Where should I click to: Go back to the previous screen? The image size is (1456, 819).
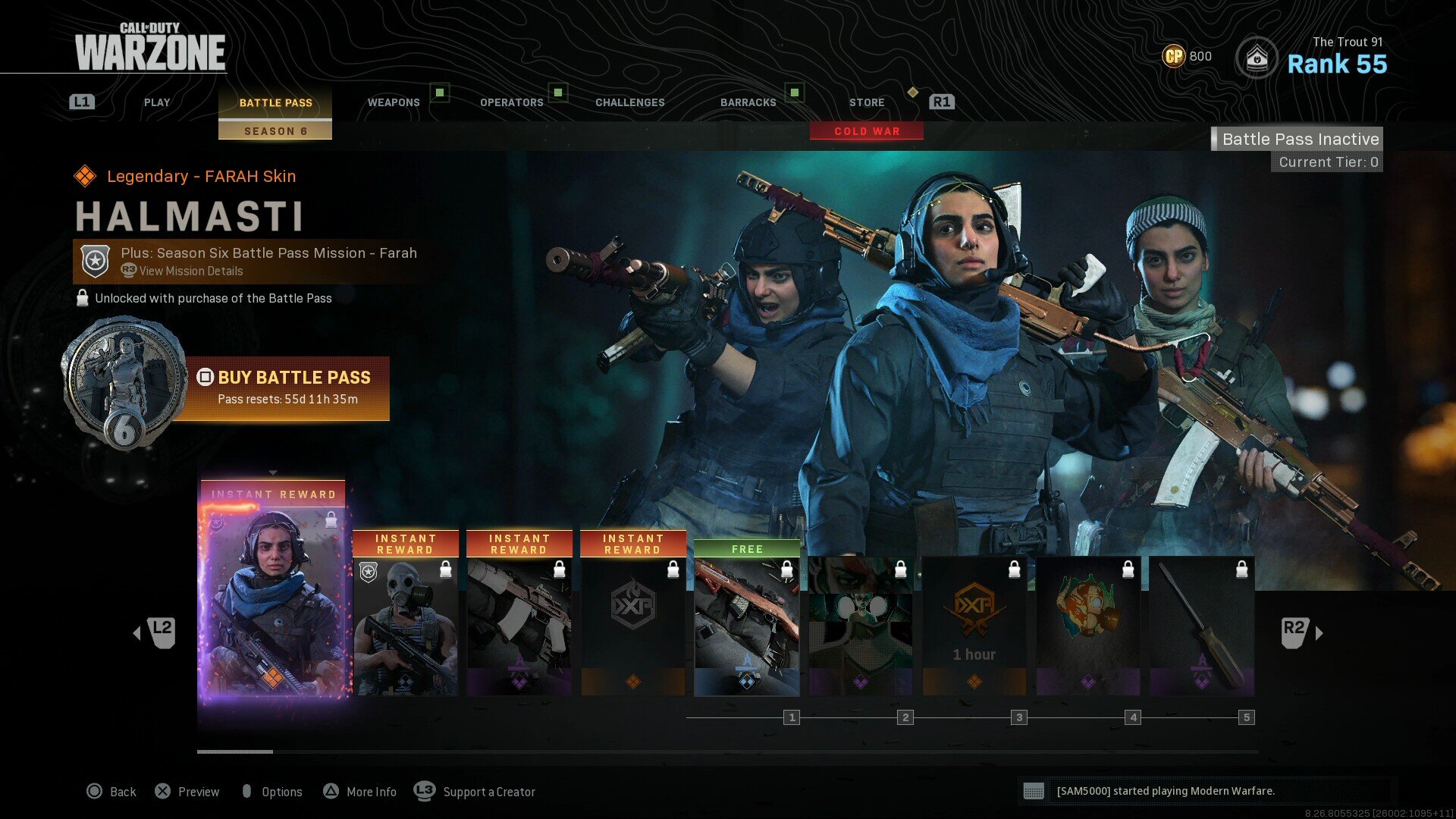[x=111, y=792]
